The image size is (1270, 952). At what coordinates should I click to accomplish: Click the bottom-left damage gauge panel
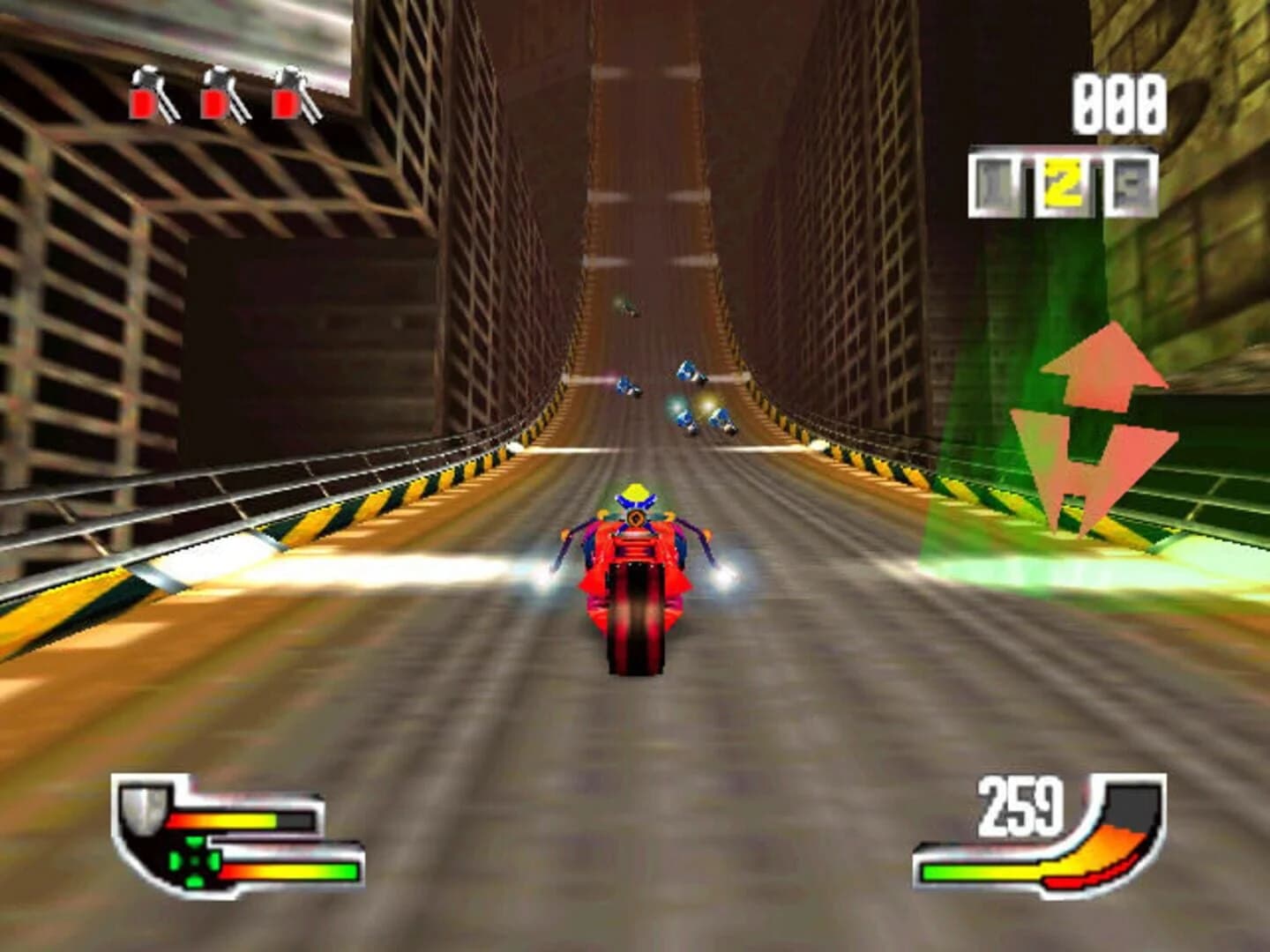238,833
